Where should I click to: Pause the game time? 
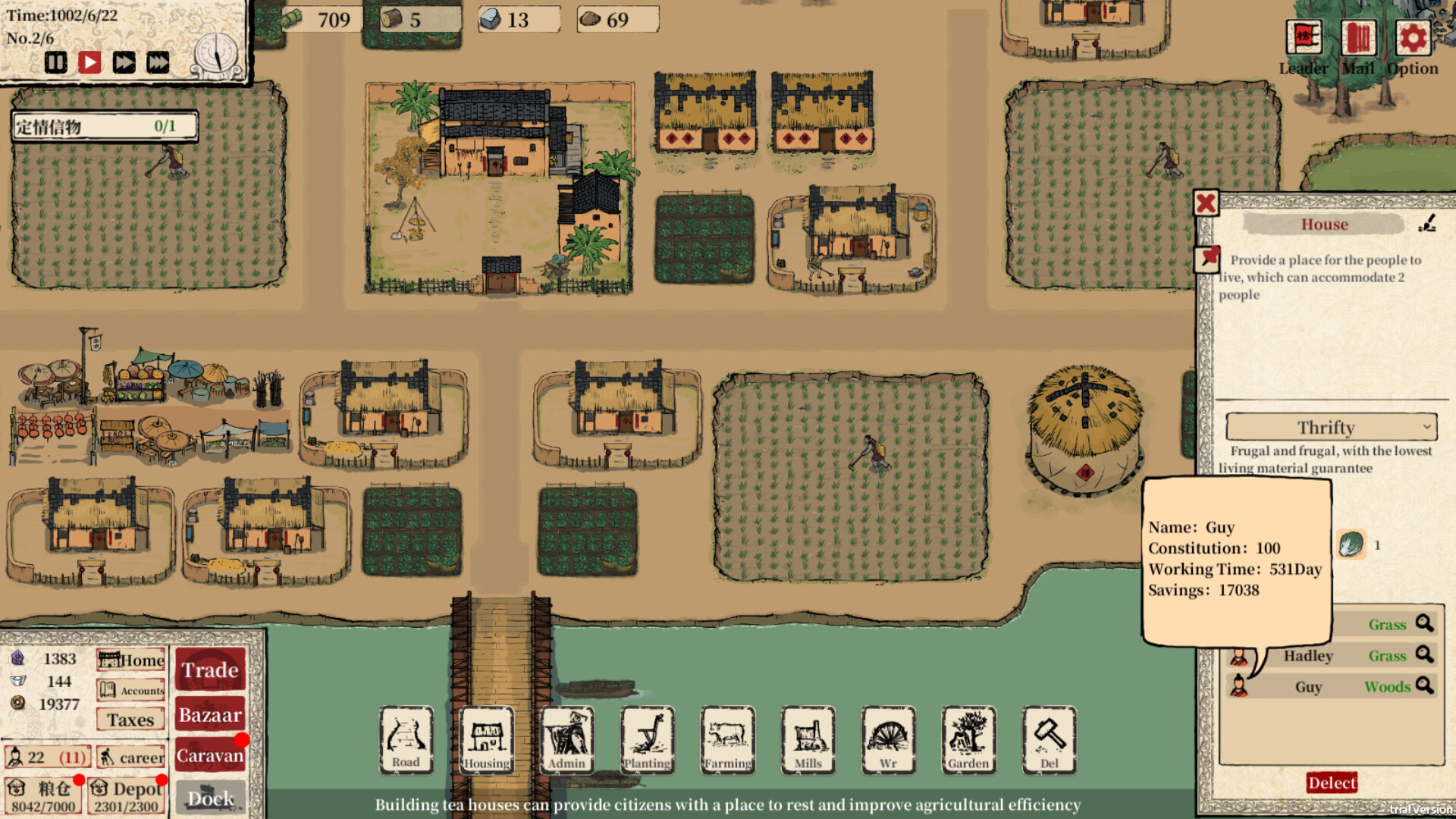tap(55, 62)
